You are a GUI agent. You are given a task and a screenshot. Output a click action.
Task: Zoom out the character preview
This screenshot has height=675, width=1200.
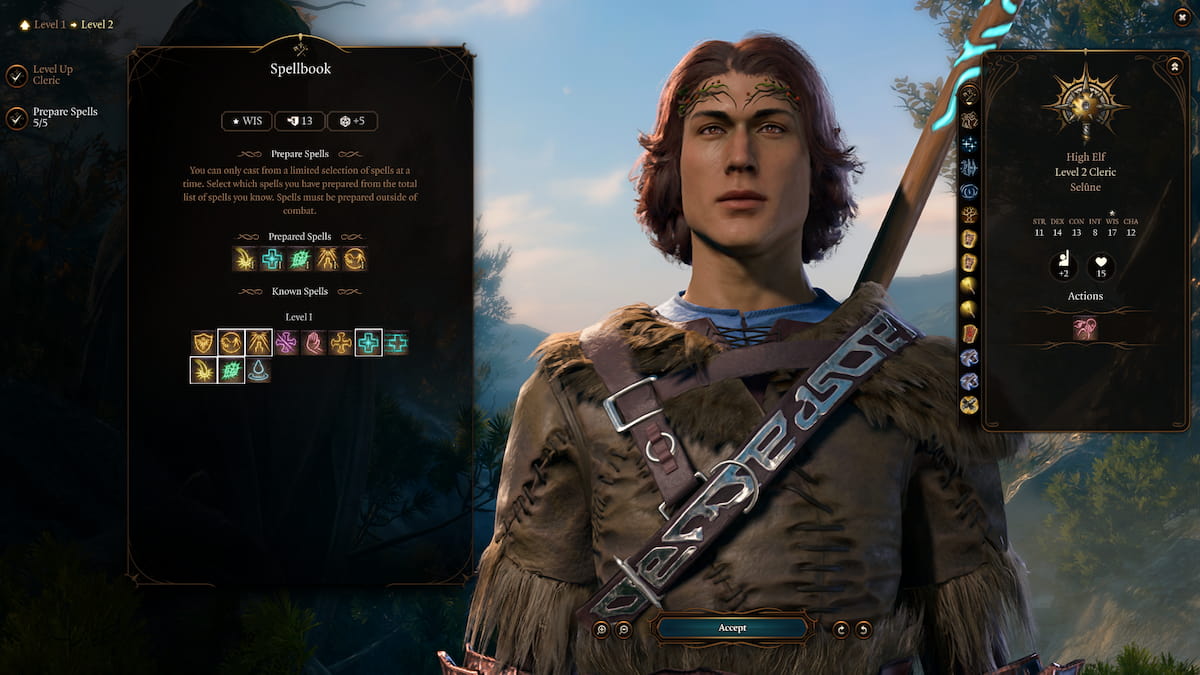coord(623,629)
